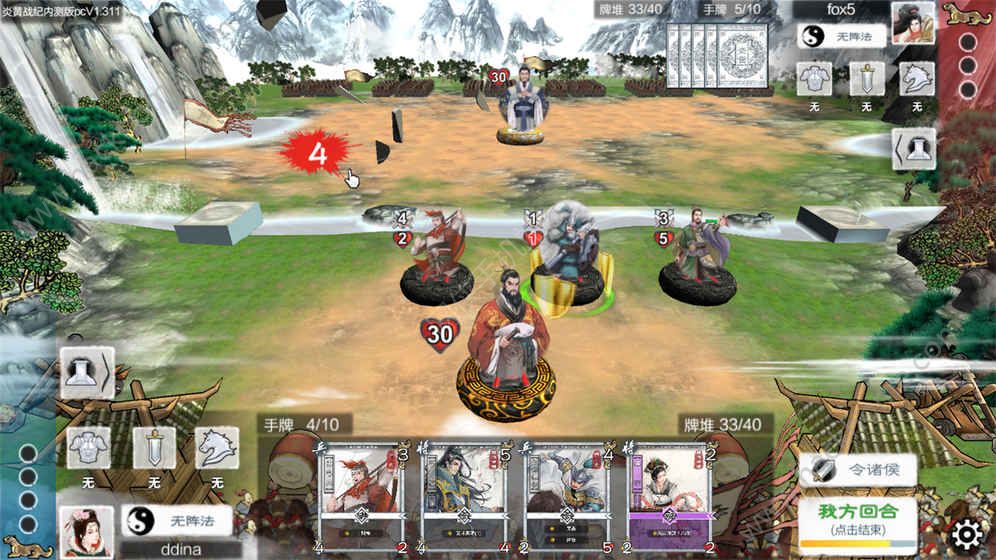The height and width of the screenshot is (560, 996).
Task: Select ddina's sword weapon slot
Action: point(154,449)
